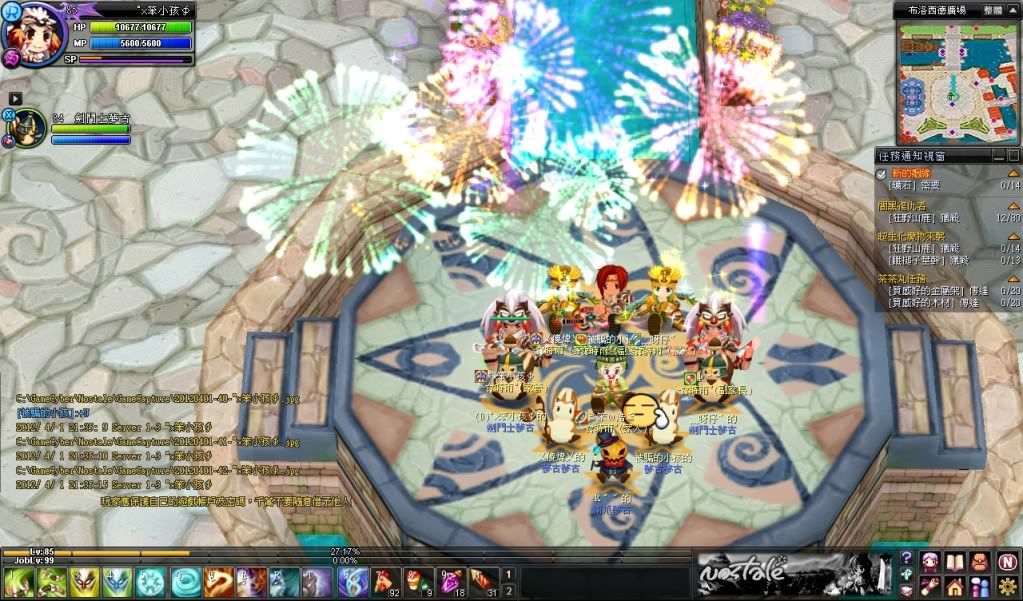This screenshot has height=601, width=1023.
Task: Switch to hotbar page 2
Action: point(508,590)
